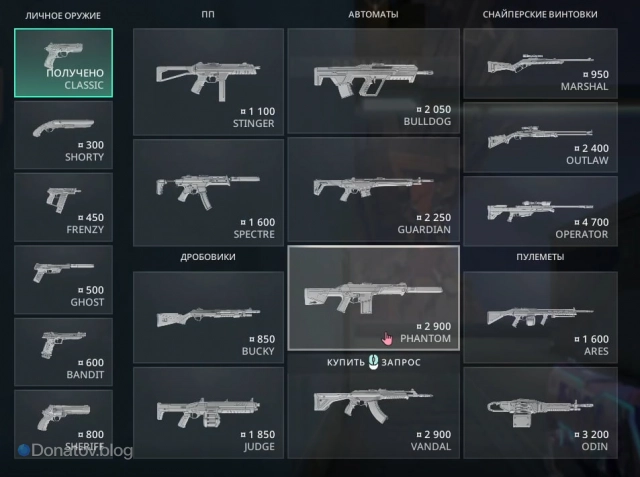Screen dimensions: 640x477
Task: Select the Odin machine gun
Action: tap(539, 416)
